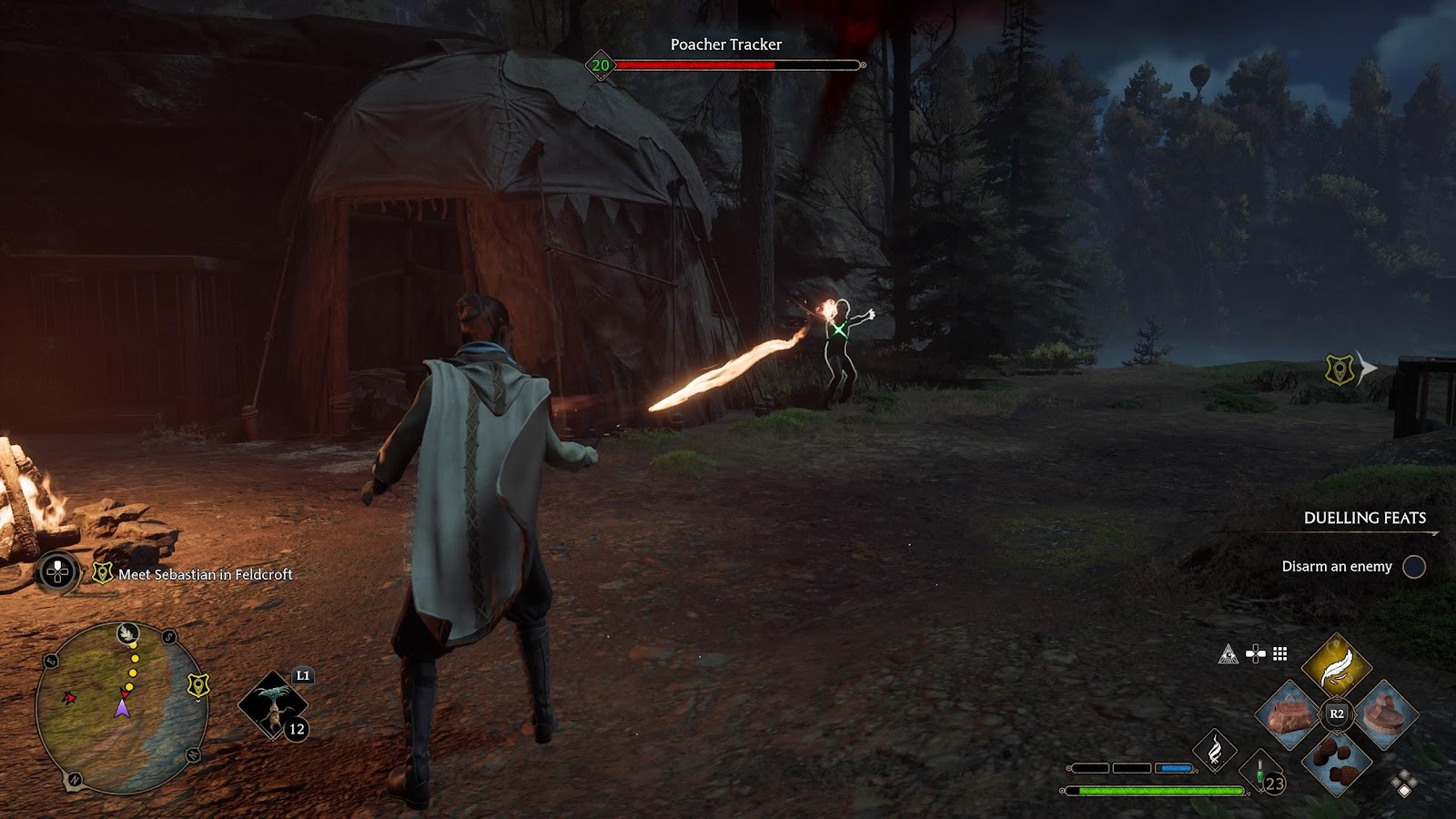Click the quest waypoint shield at screen edge
The image size is (1456, 819).
pos(1340,369)
